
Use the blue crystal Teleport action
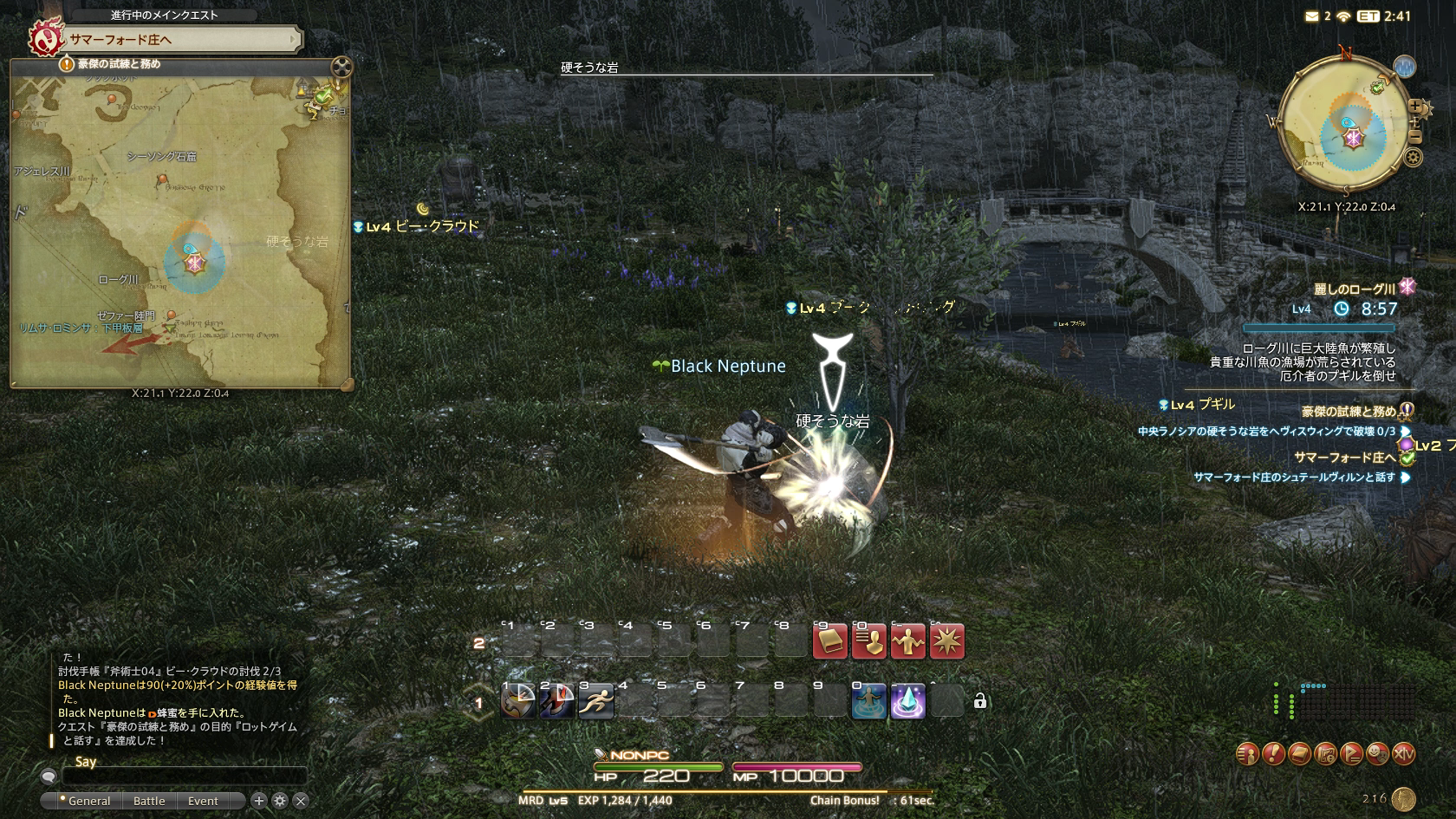(907, 701)
